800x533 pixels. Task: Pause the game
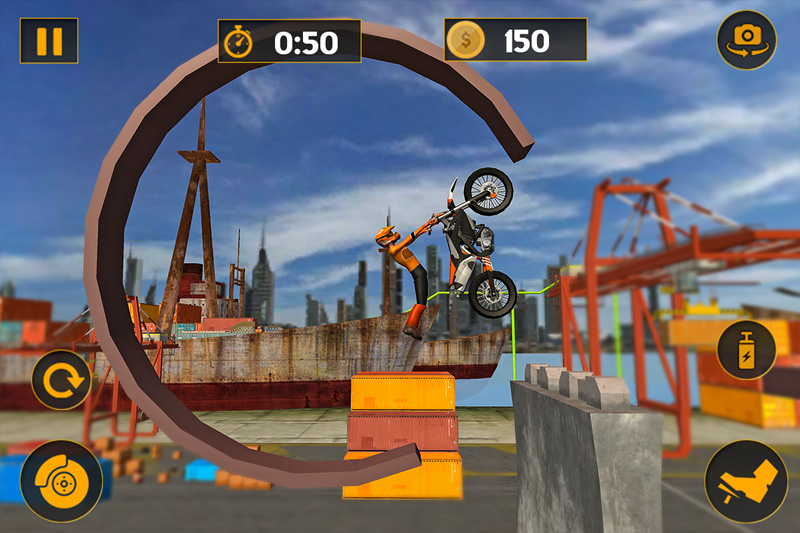pos(48,40)
